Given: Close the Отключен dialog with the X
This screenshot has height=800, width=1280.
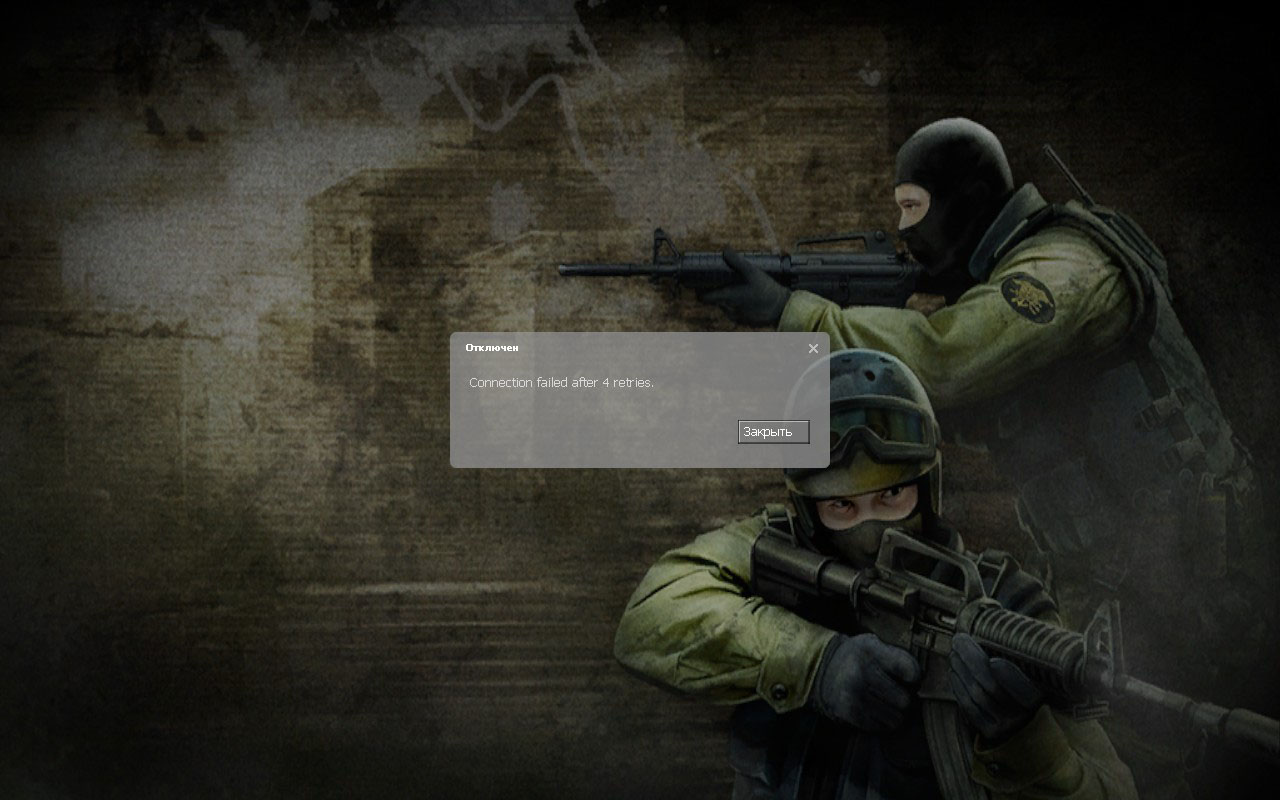Looking at the screenshot, I should (x=813, y=349).
